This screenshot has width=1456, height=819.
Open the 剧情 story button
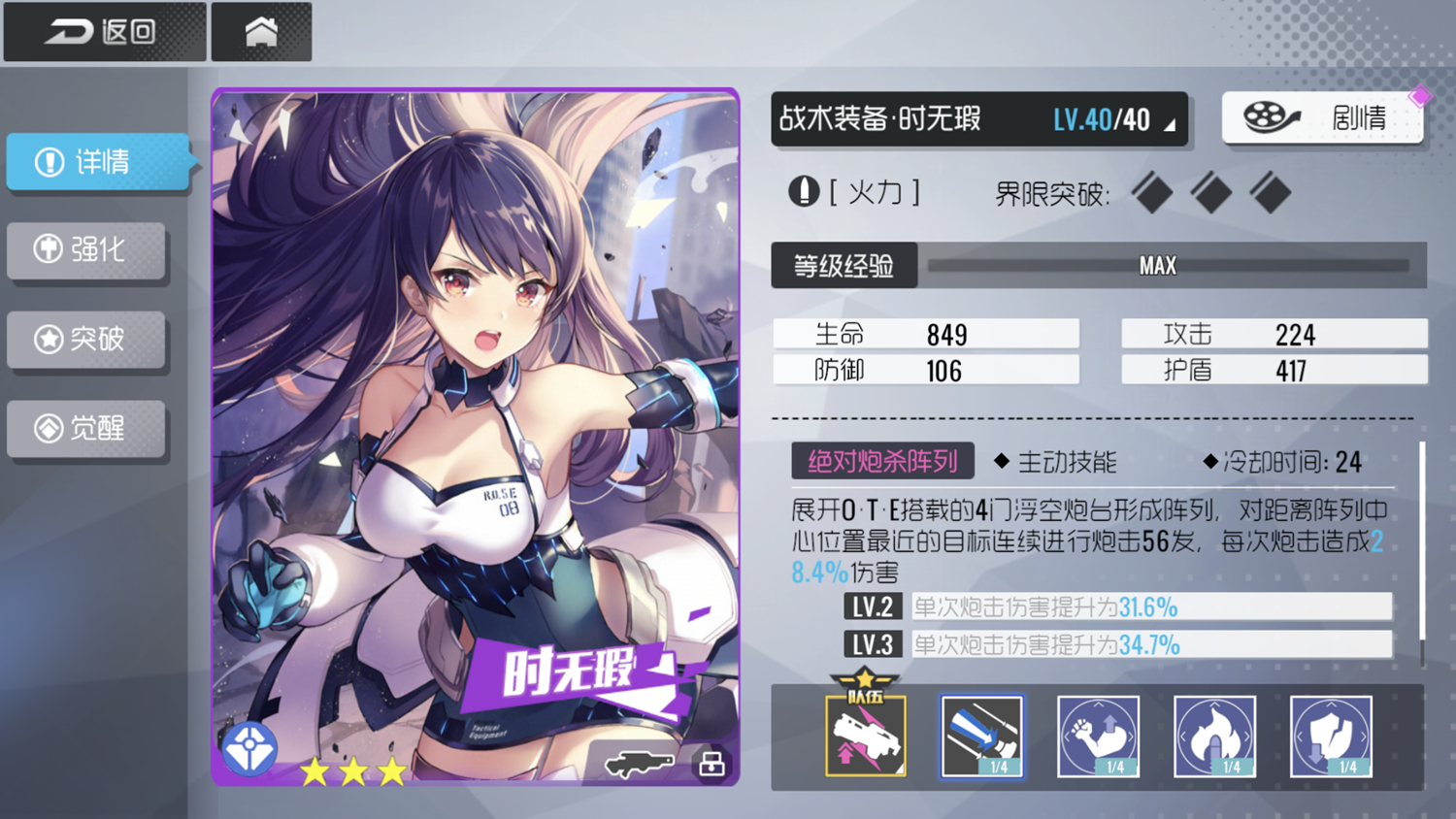[1322, 118]
